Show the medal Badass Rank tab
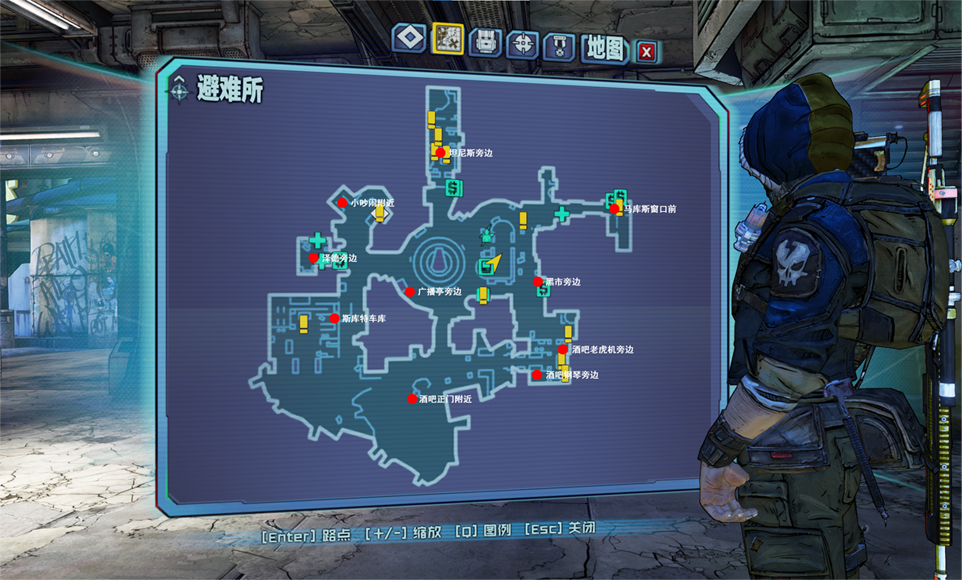Viewport: 962px width, 580px height. [x=559, y=46]
